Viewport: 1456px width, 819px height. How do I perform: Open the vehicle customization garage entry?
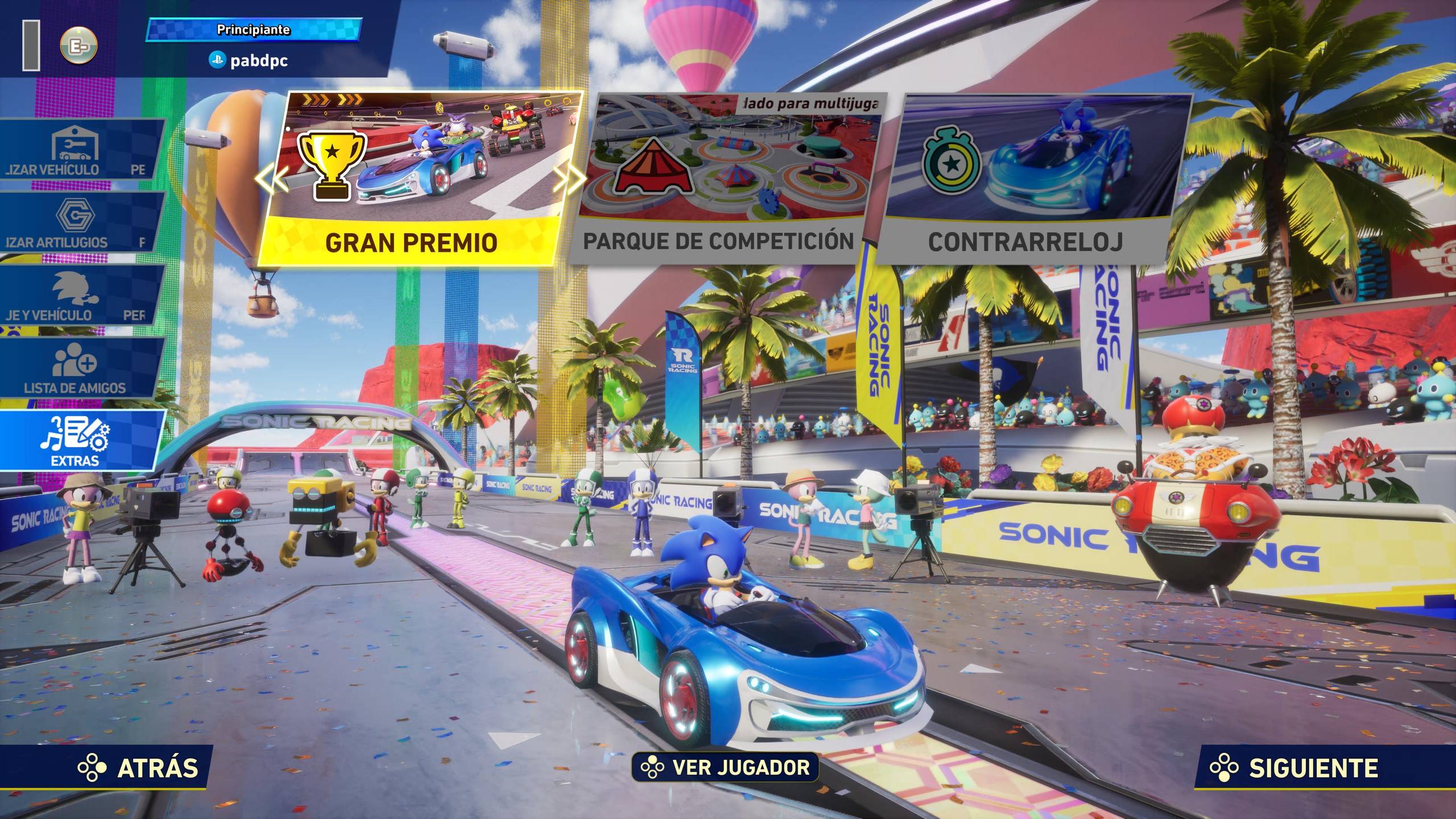click(77, 149)
